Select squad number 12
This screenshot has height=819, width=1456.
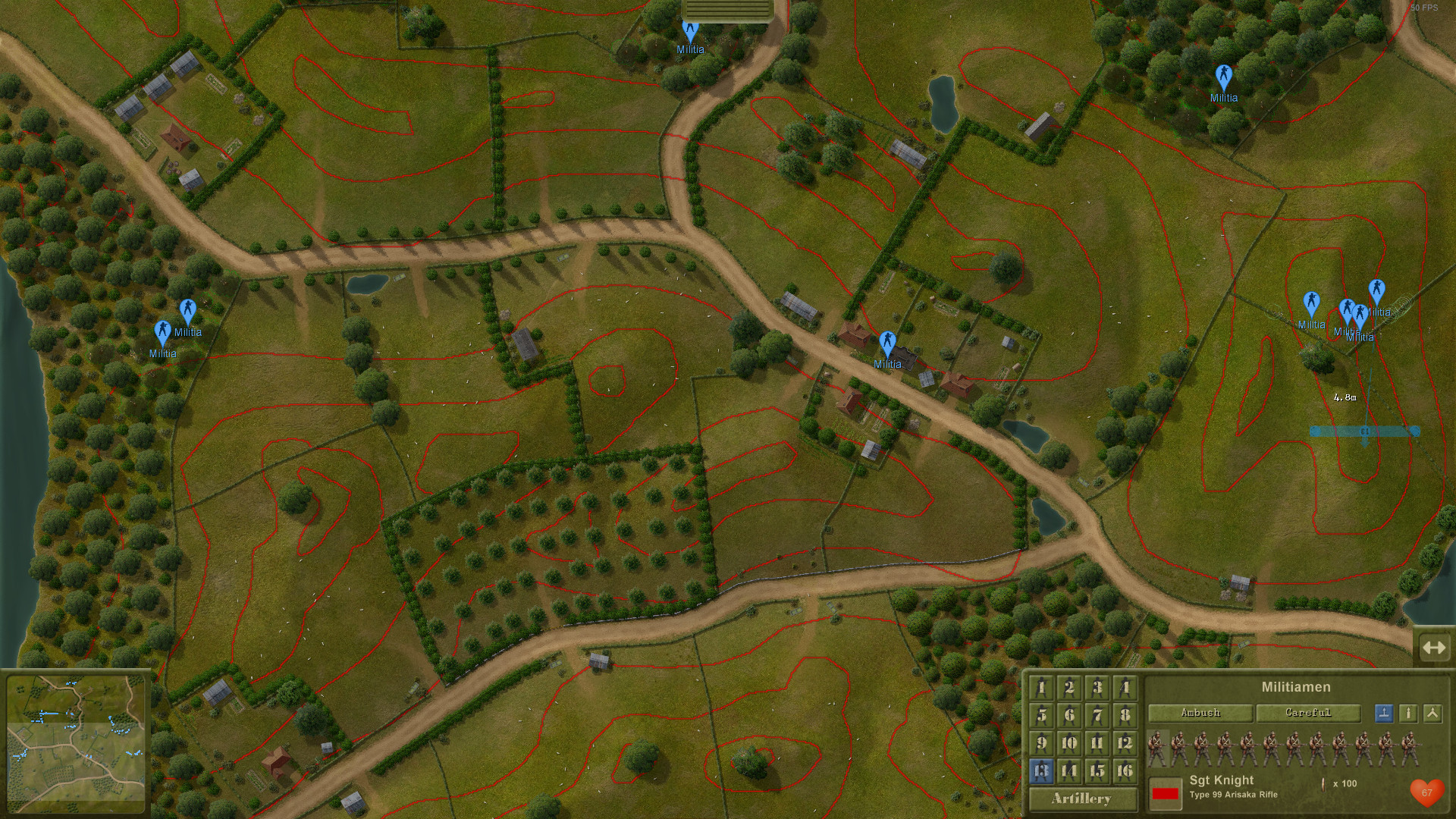(1125, 743)
